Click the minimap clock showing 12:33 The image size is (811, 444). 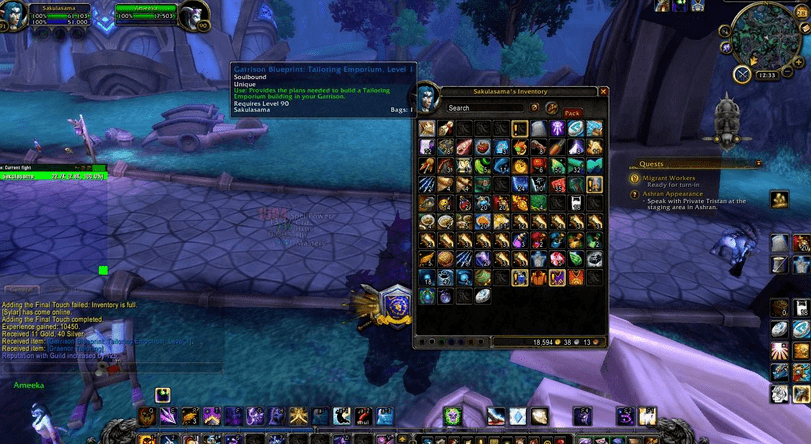click(x=767, y=74)
